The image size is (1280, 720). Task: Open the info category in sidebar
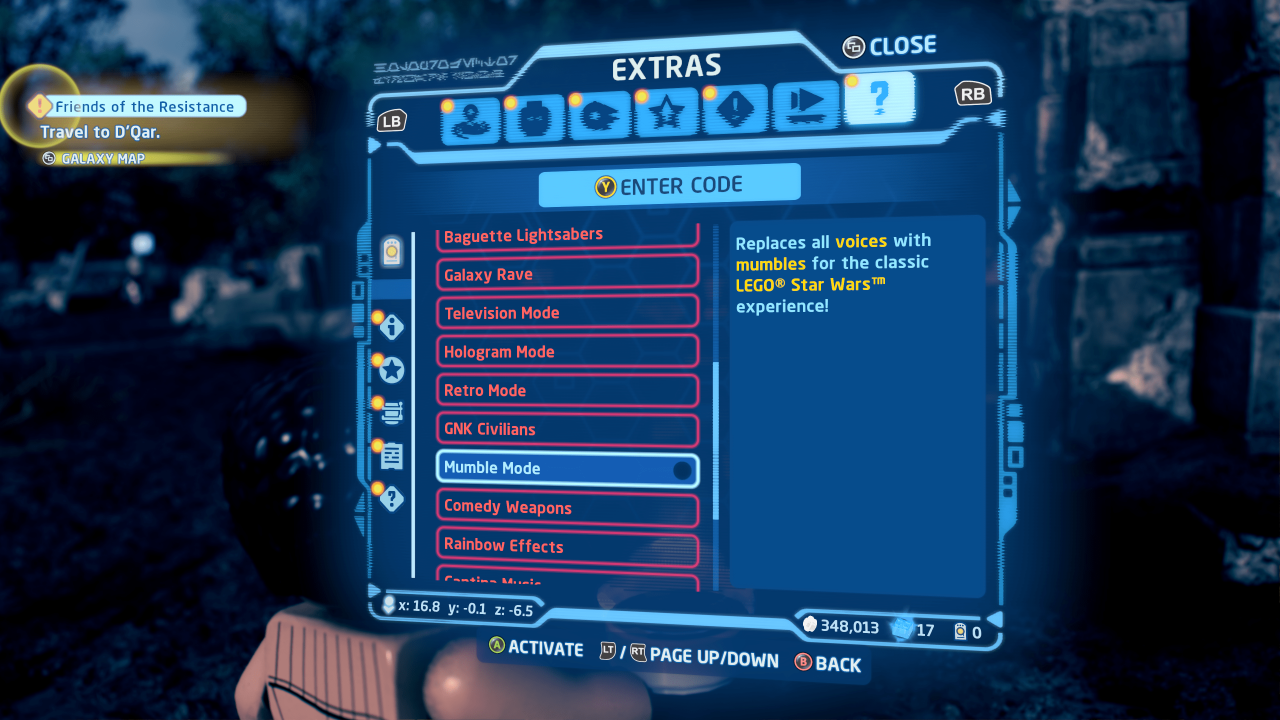(392, 326)
